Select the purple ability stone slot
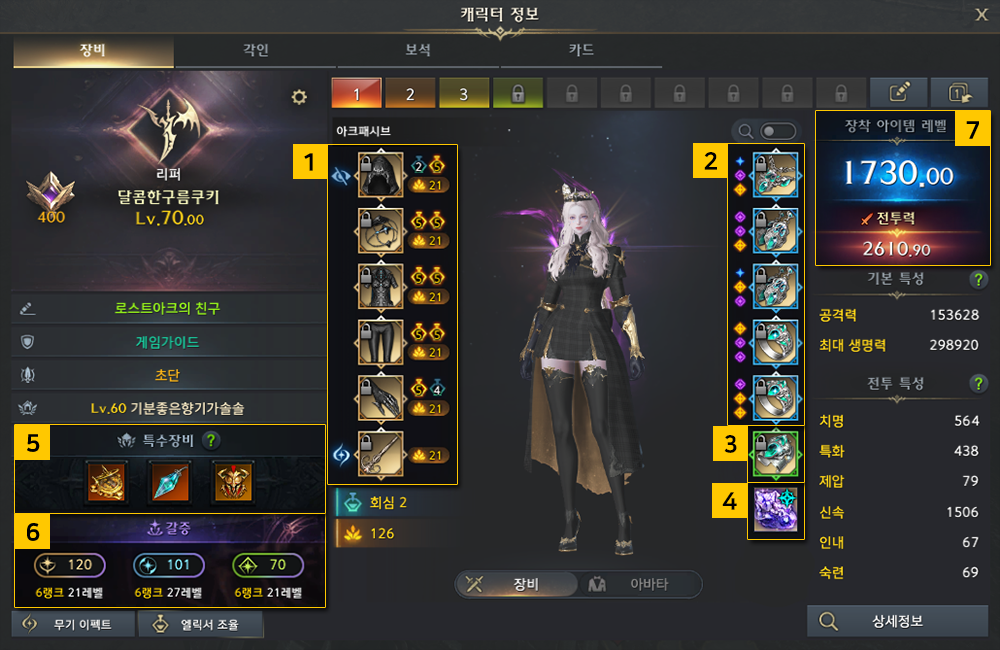 (x=774, y=512)
